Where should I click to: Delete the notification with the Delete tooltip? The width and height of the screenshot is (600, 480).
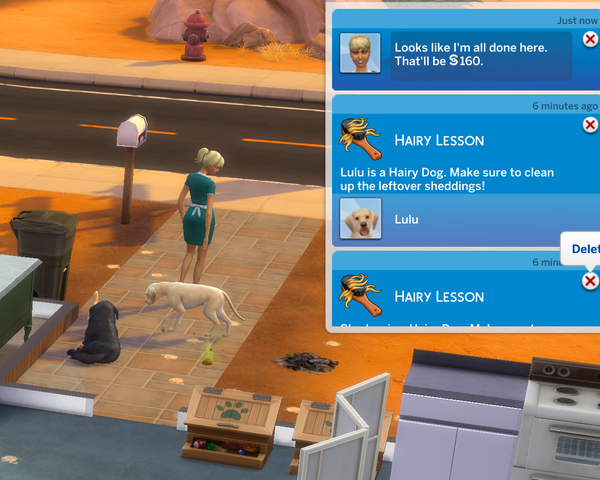[590, 281]
